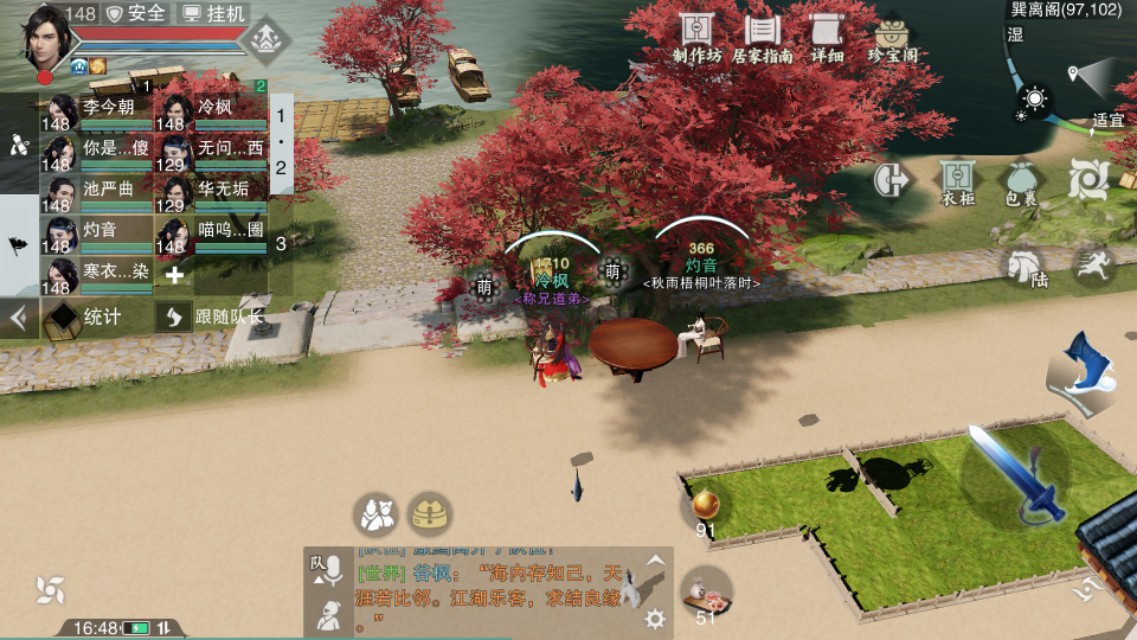Image resolution: width=1137 pixels, height=640 pixels.
Task: Add a member with the plus slot
Action: click(x=175, y=275)
